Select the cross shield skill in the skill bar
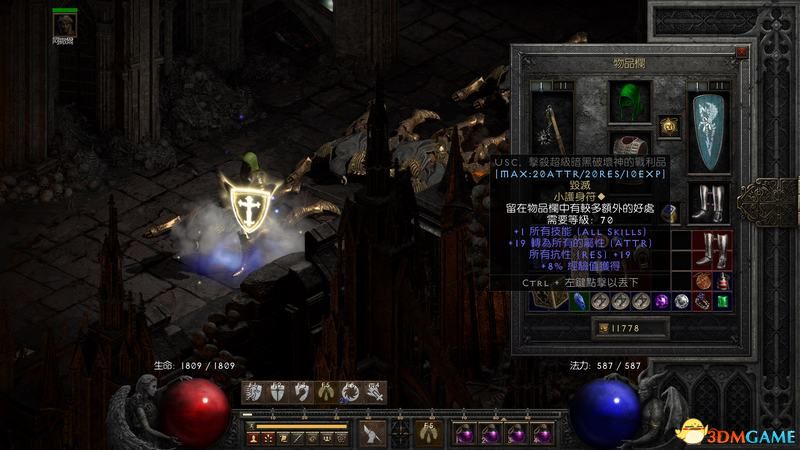Screen dimensions: 800x450 click(x=277, y=391)
